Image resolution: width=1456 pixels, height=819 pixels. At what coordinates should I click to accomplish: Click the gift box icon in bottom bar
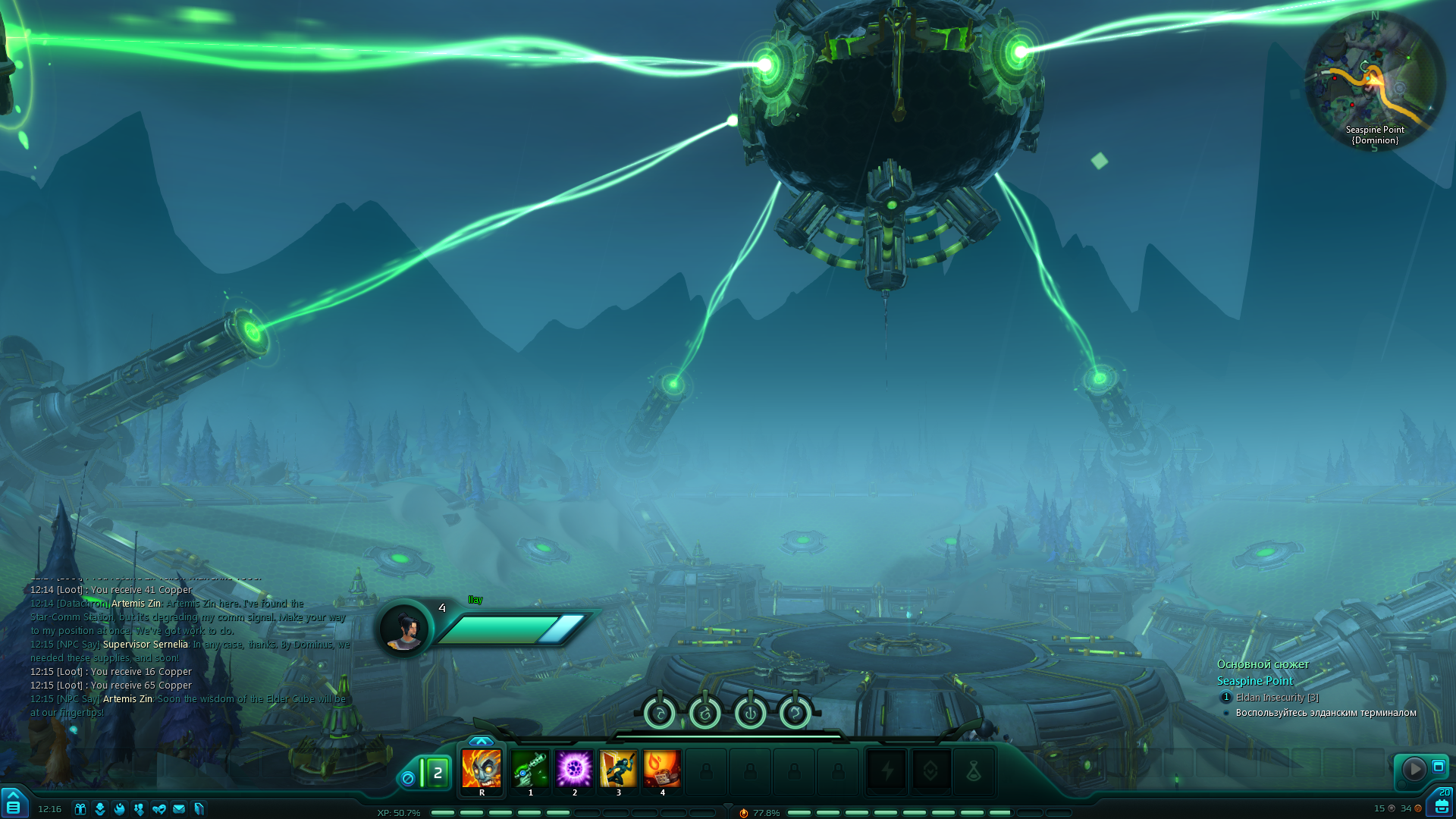click(80, 809)
